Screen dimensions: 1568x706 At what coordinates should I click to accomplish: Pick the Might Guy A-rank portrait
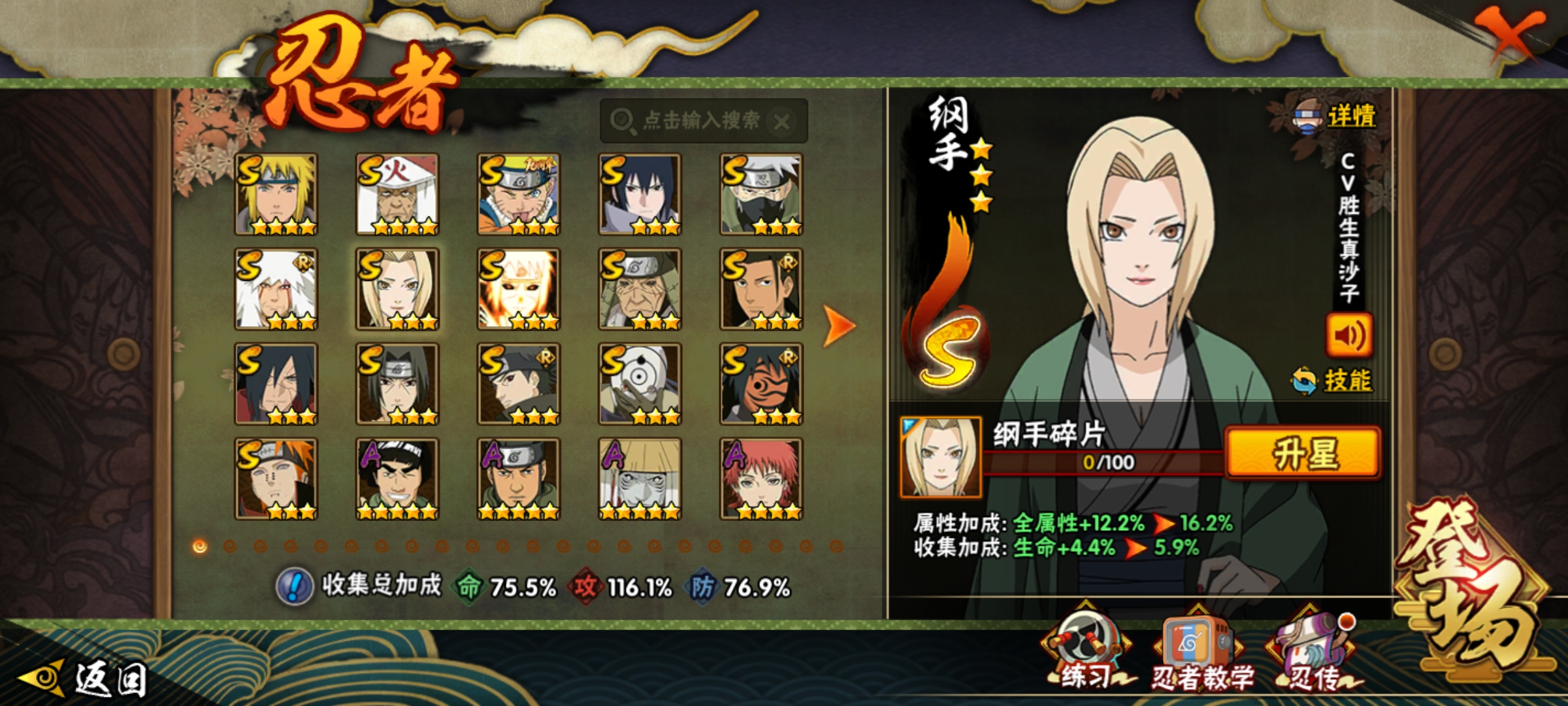click(397, 479)
